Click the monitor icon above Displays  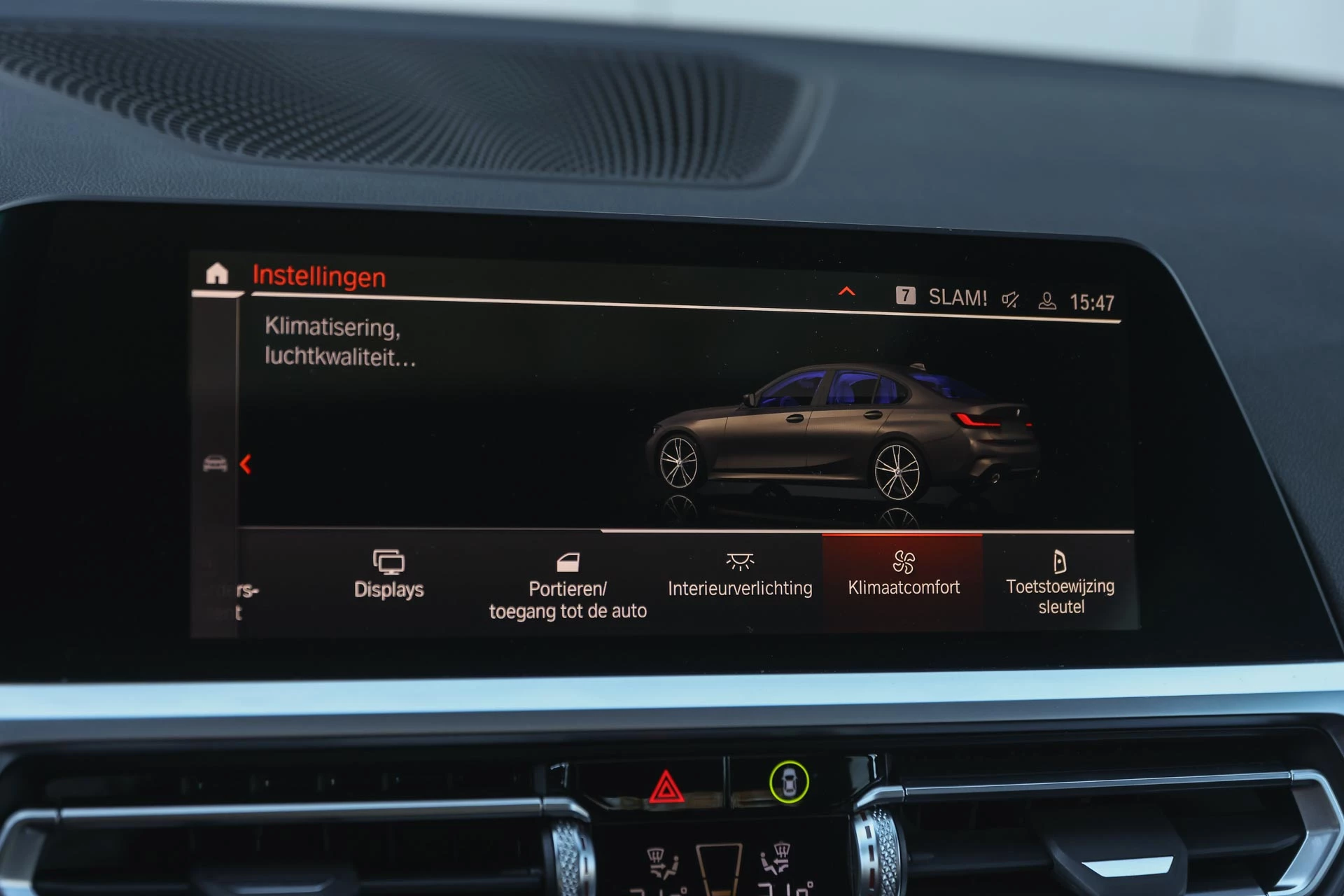(388, 560)
